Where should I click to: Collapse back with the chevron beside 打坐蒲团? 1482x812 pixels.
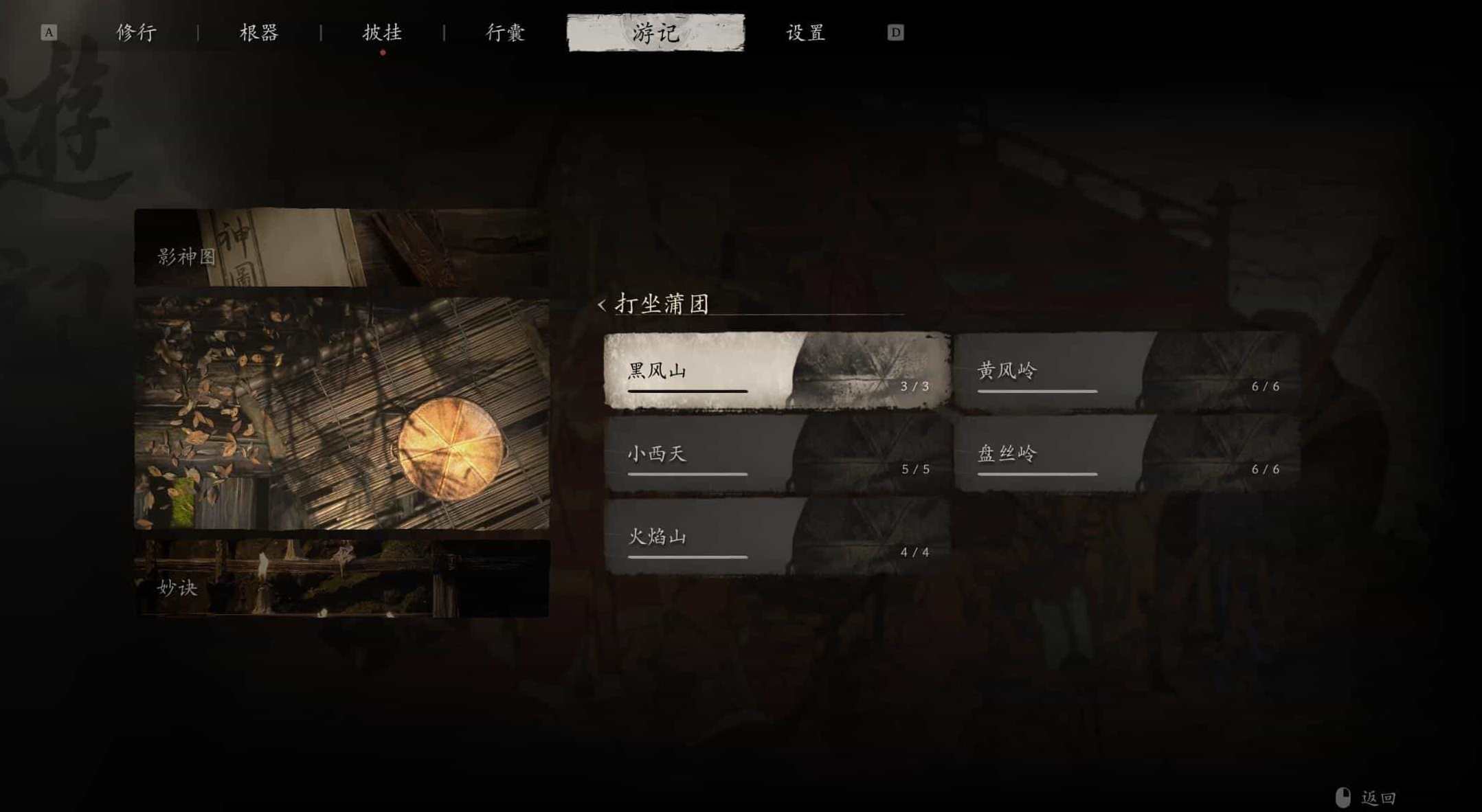pos(603,305)
